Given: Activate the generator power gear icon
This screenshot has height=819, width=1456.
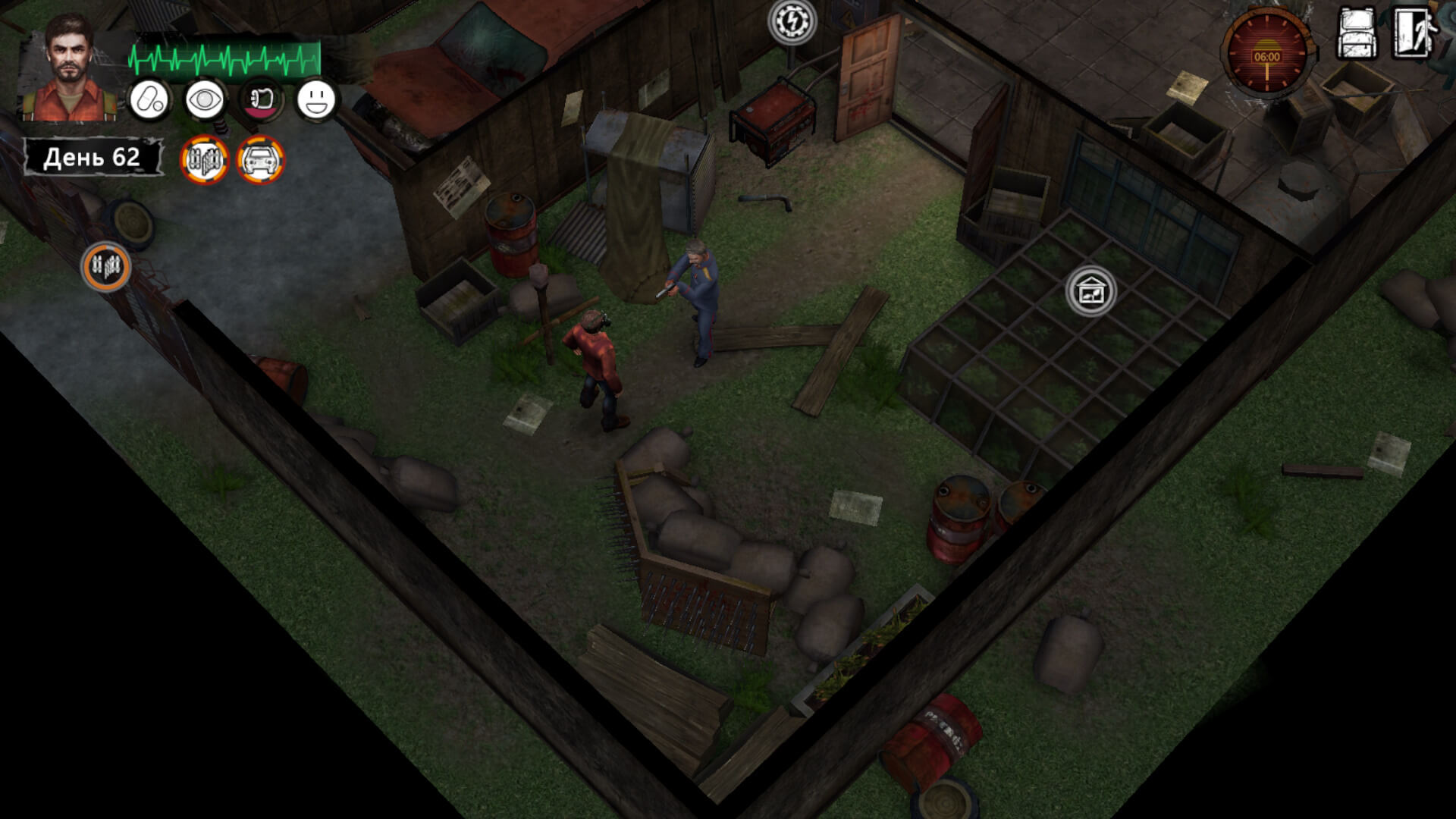Looking at the screenshot, I should (x=792, y=21).
